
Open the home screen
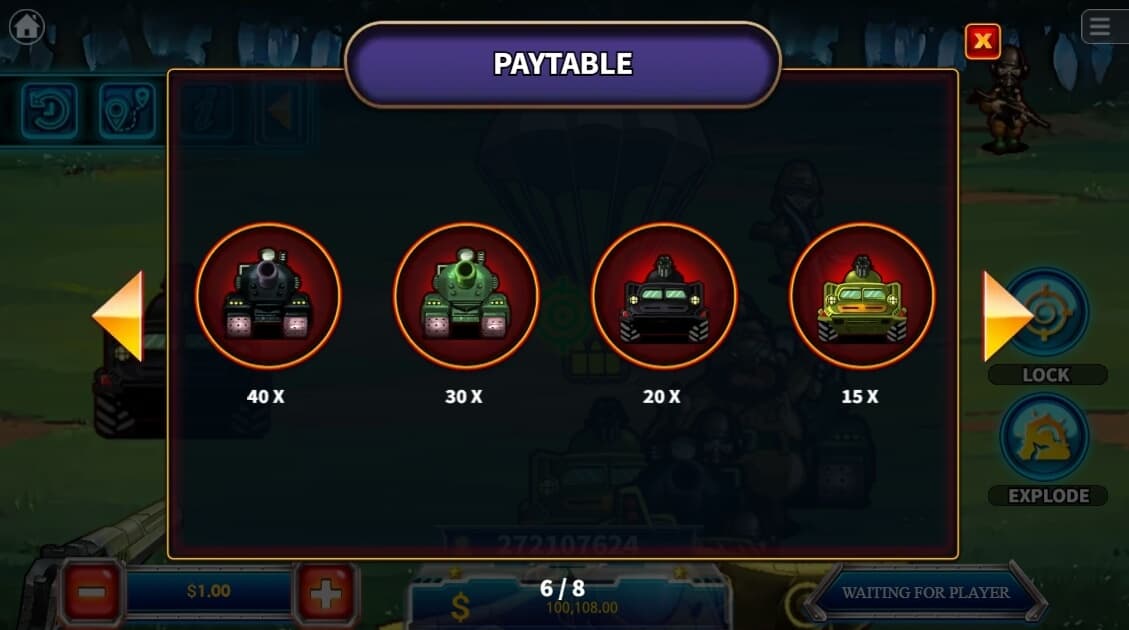click(x=26, y=26)
